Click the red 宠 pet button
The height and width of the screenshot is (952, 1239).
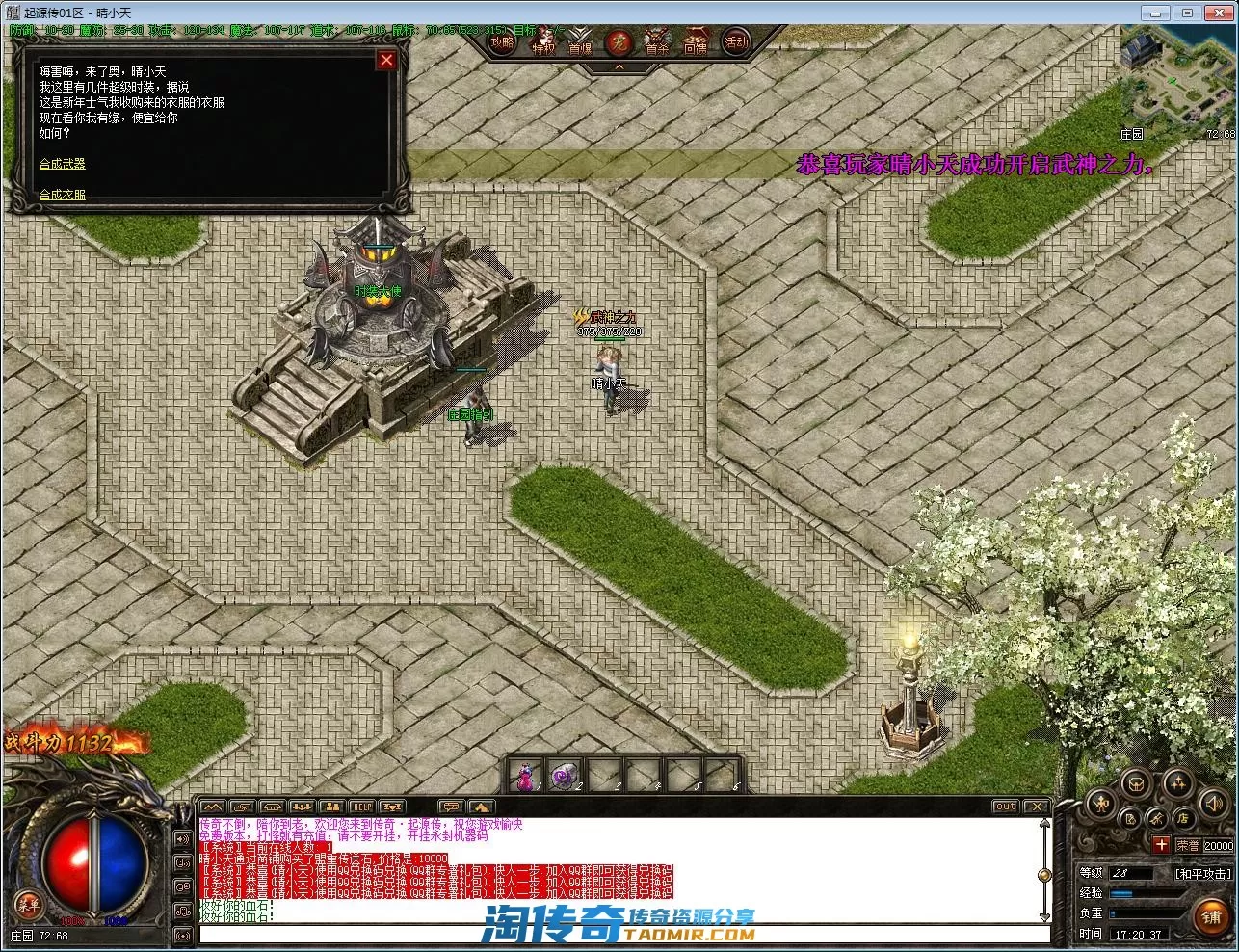(619, 43)
